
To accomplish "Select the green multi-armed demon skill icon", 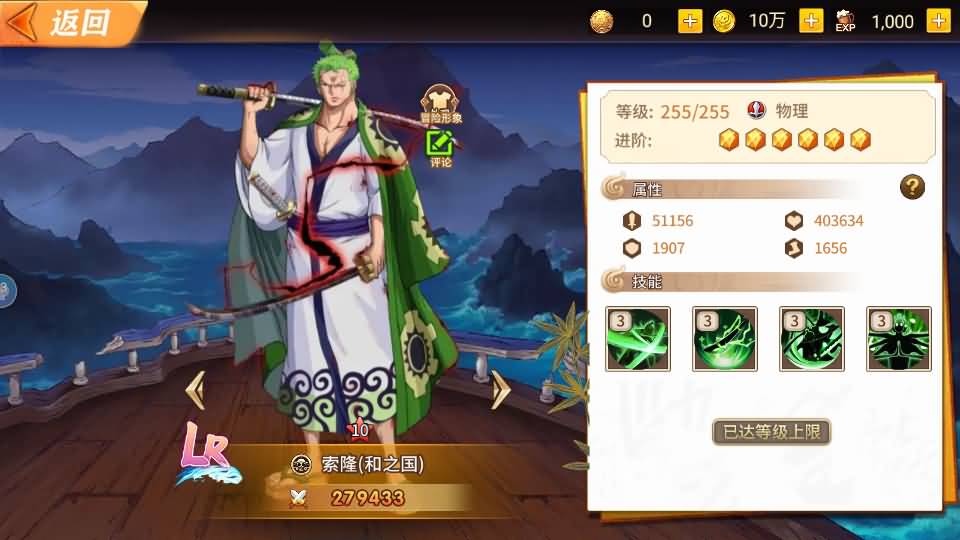I will click(x=898, y=339).
